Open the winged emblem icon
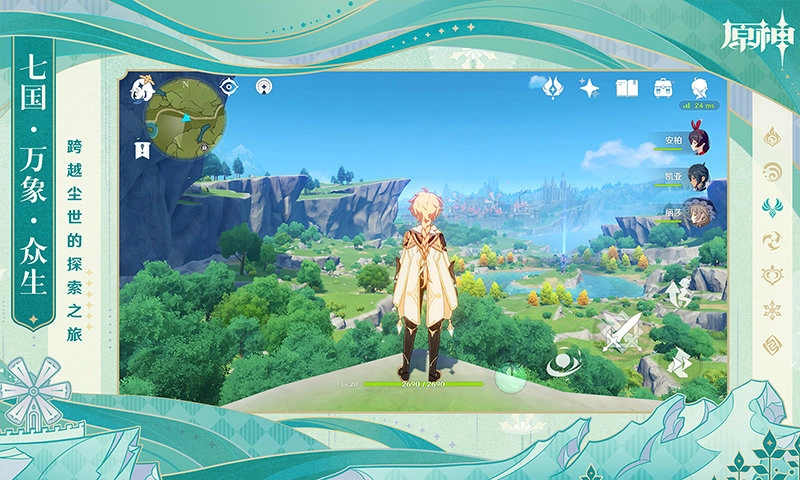800x480 pixels. (x=553, y=88)
